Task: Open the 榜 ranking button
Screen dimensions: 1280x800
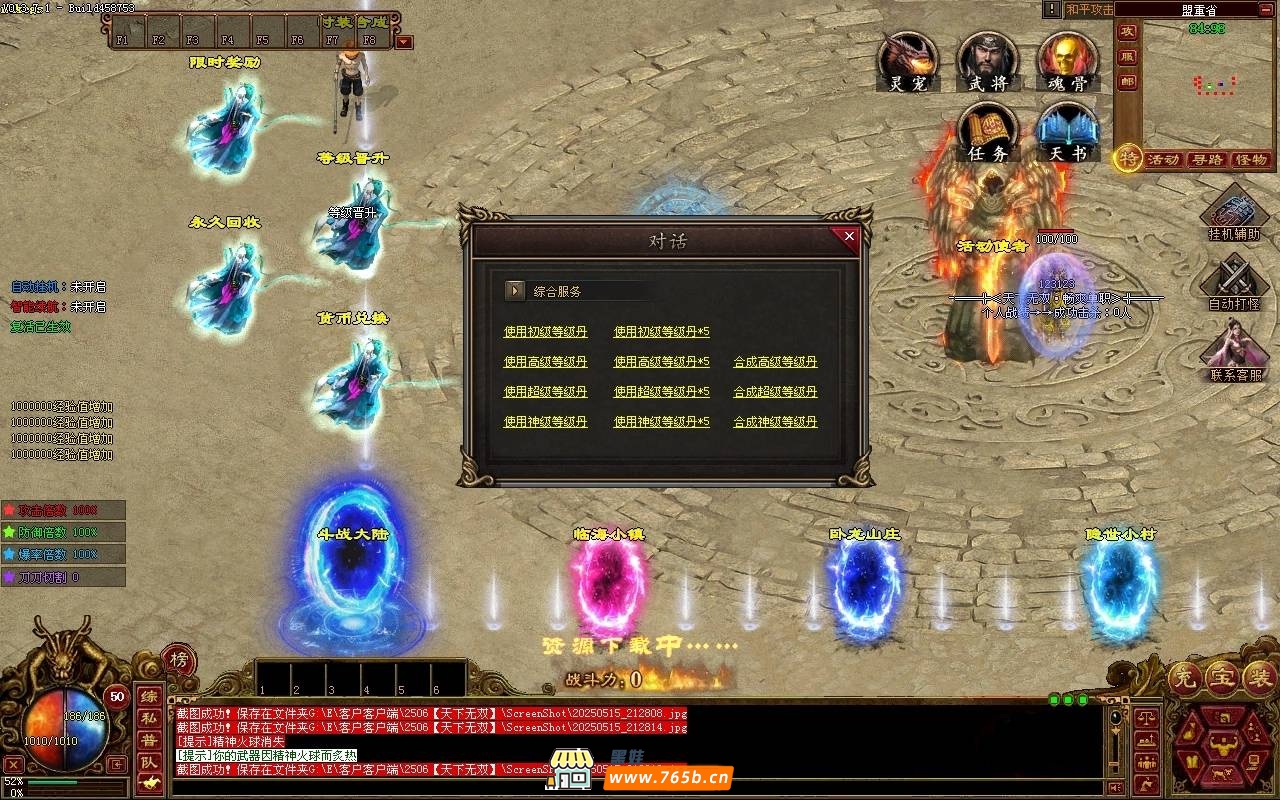Action: (178, 660)
